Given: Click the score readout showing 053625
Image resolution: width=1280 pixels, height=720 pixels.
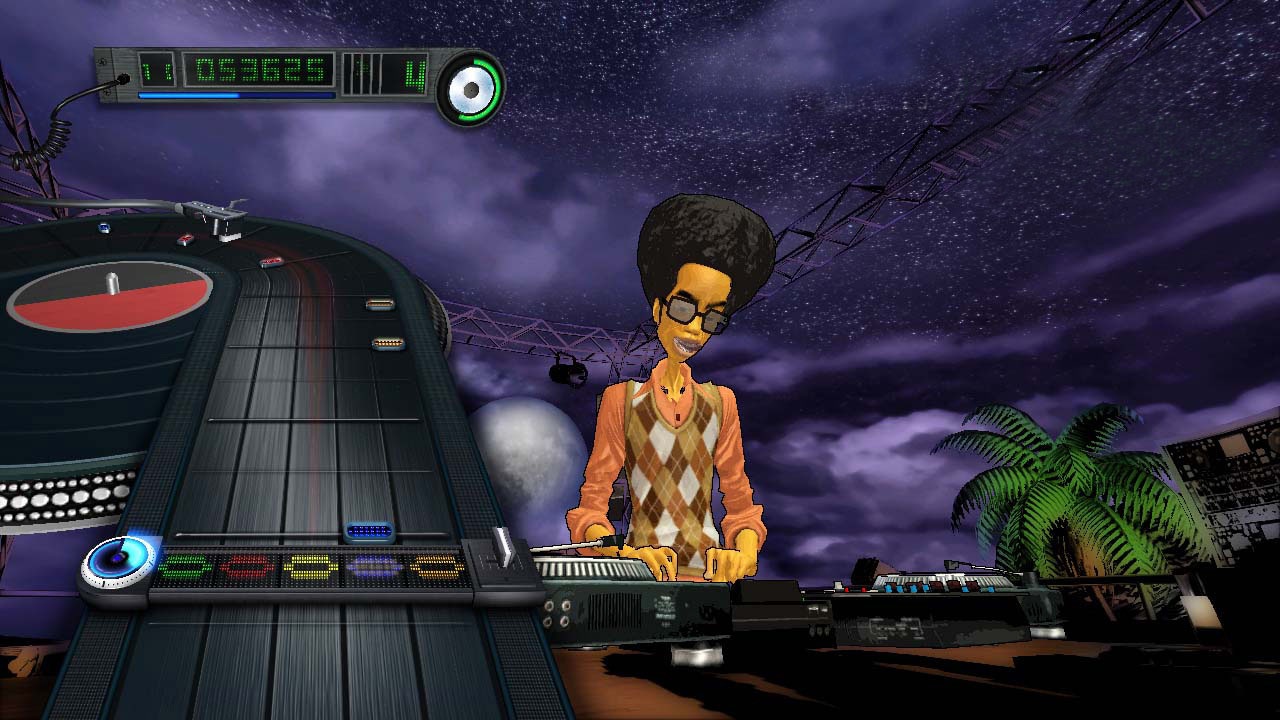Looking at the screenshot, I should coord(259,71).
